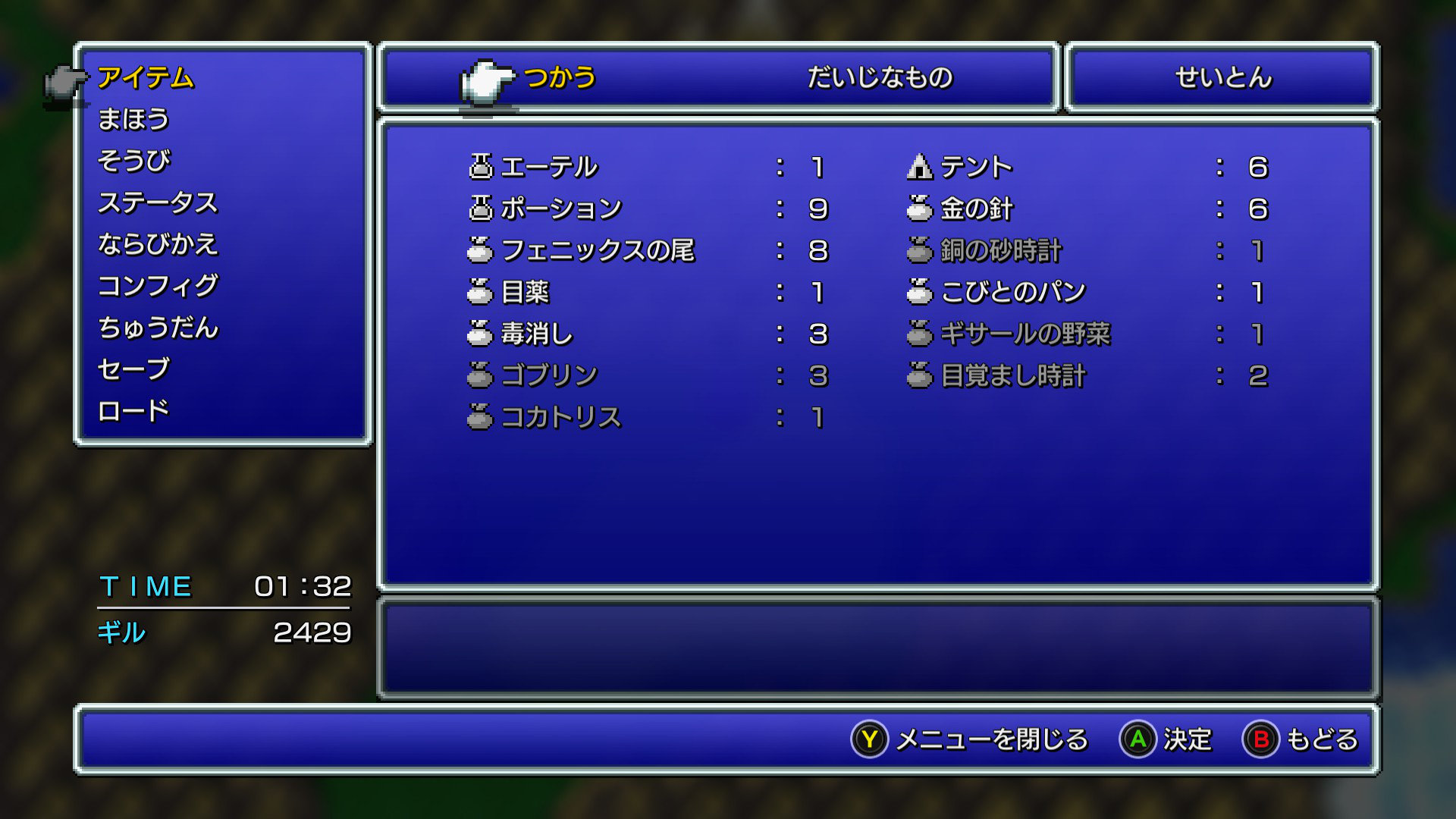Select the エーテル item
The image size is (1456, 819).
[549, 167]
